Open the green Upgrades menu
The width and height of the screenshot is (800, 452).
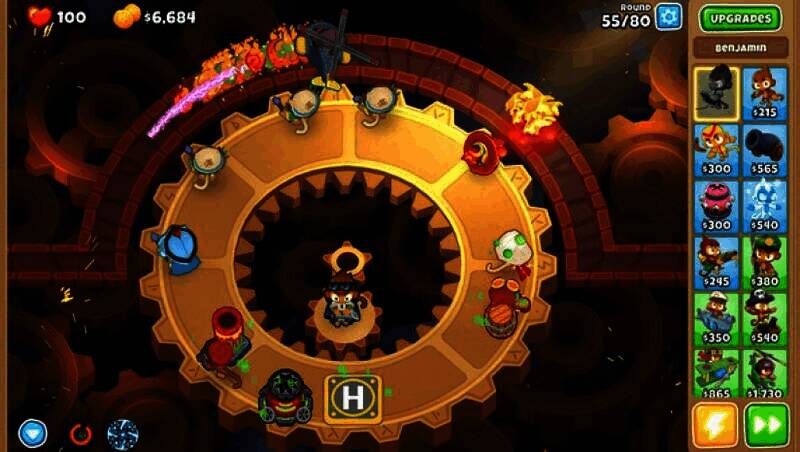[x=739, y=18]
